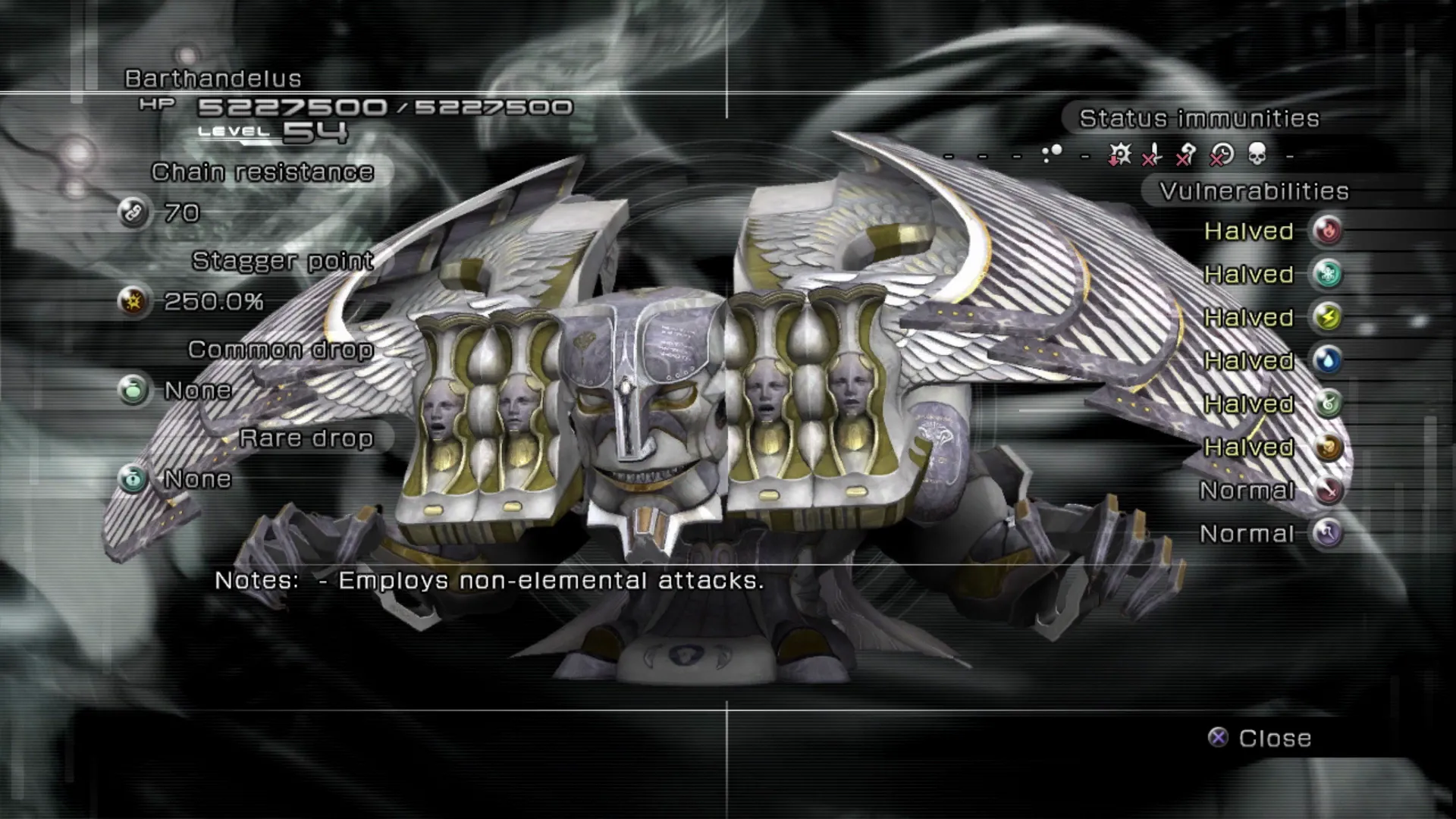This screenshot has width=1456, height=819.
Task: Click the crossed-out sword status icon
Action: tap(1152, 155)
